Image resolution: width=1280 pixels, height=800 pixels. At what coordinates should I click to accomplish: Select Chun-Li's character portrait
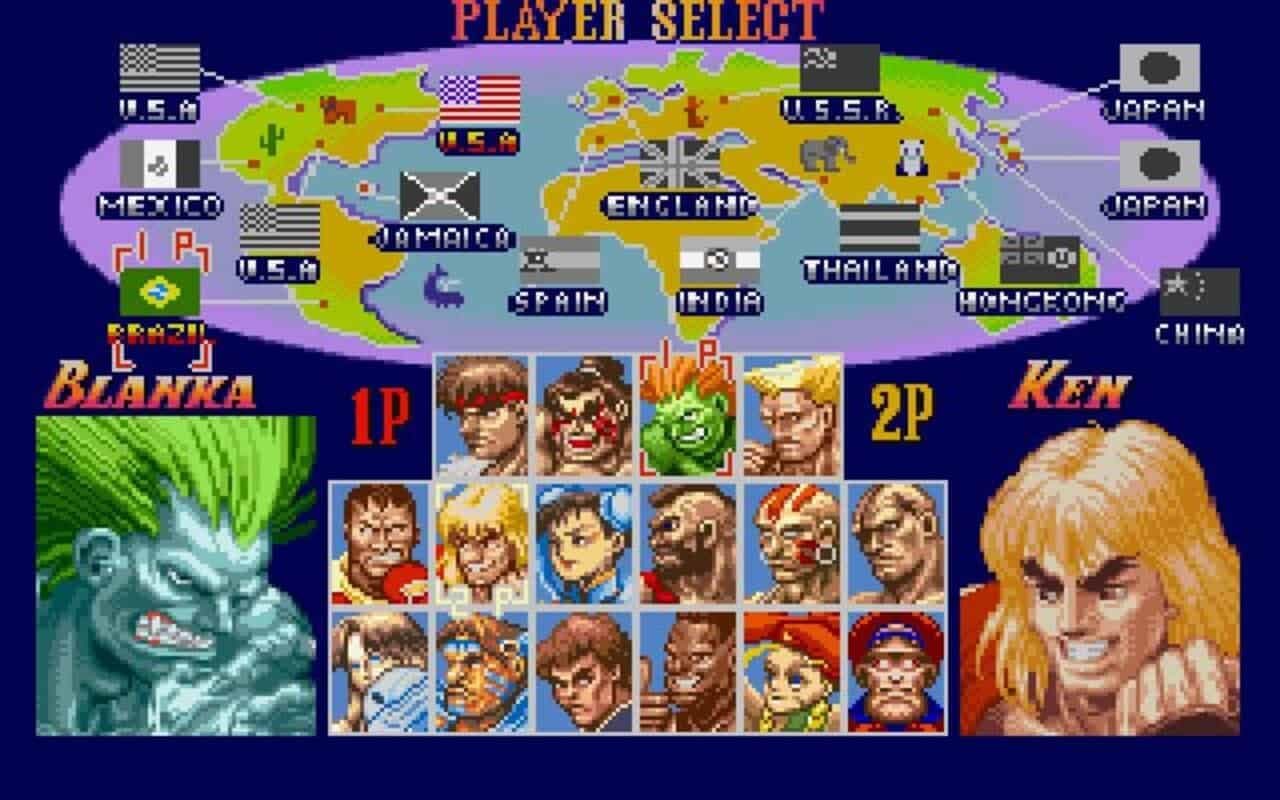(x=582, y=545)
